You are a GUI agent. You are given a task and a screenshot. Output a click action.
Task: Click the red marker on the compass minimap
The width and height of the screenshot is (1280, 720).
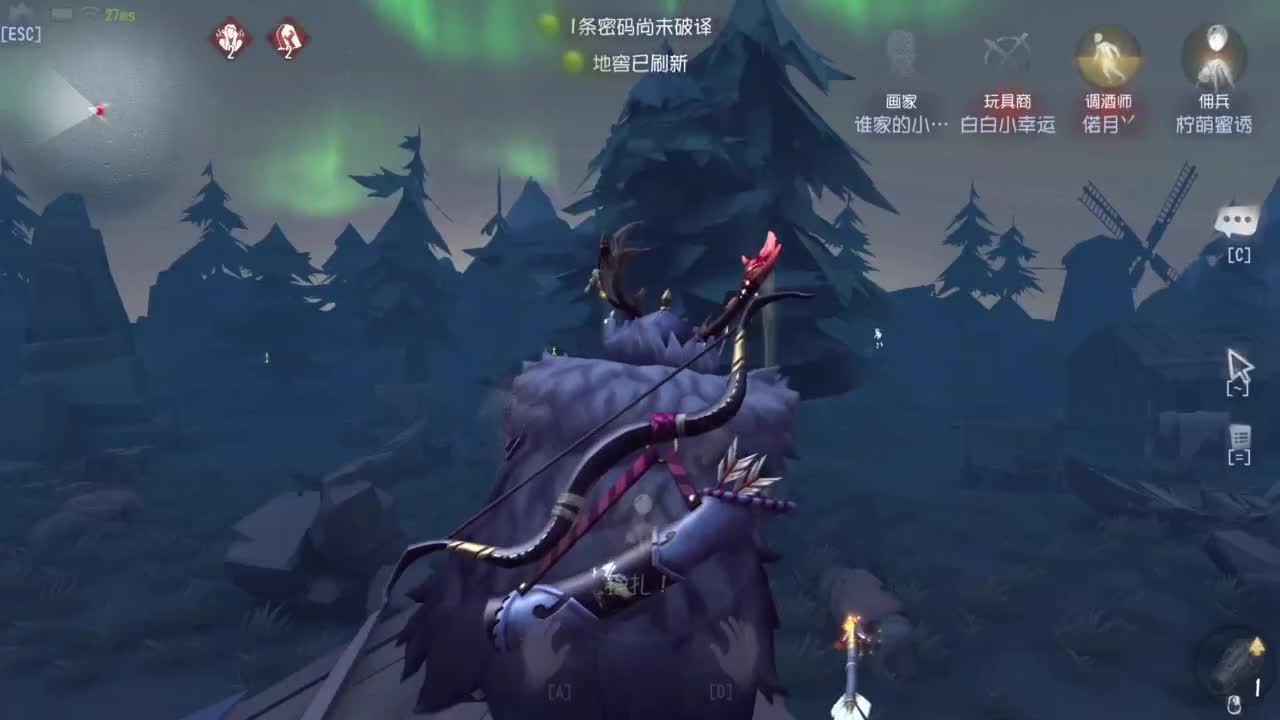tap(99, 112)
